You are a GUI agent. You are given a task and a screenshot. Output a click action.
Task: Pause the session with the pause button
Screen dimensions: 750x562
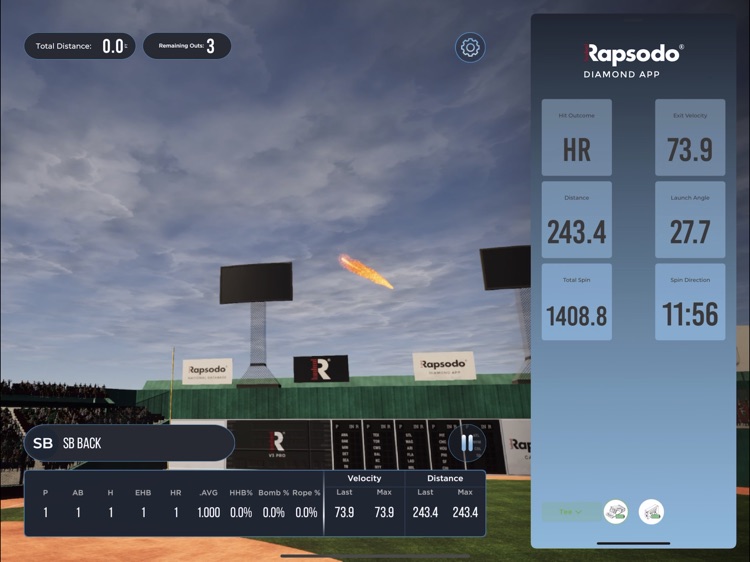click(467, 442)
